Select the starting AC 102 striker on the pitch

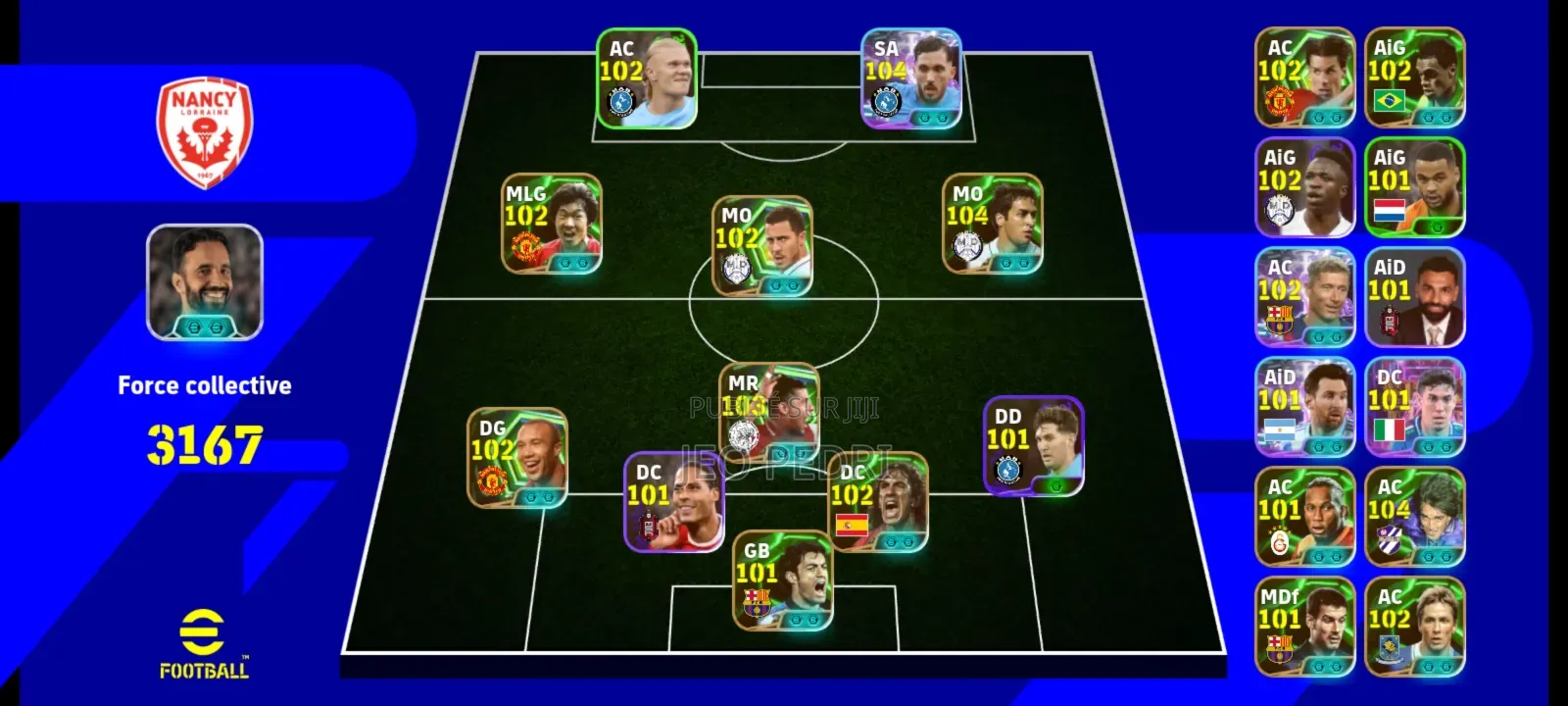click(647, 78)
